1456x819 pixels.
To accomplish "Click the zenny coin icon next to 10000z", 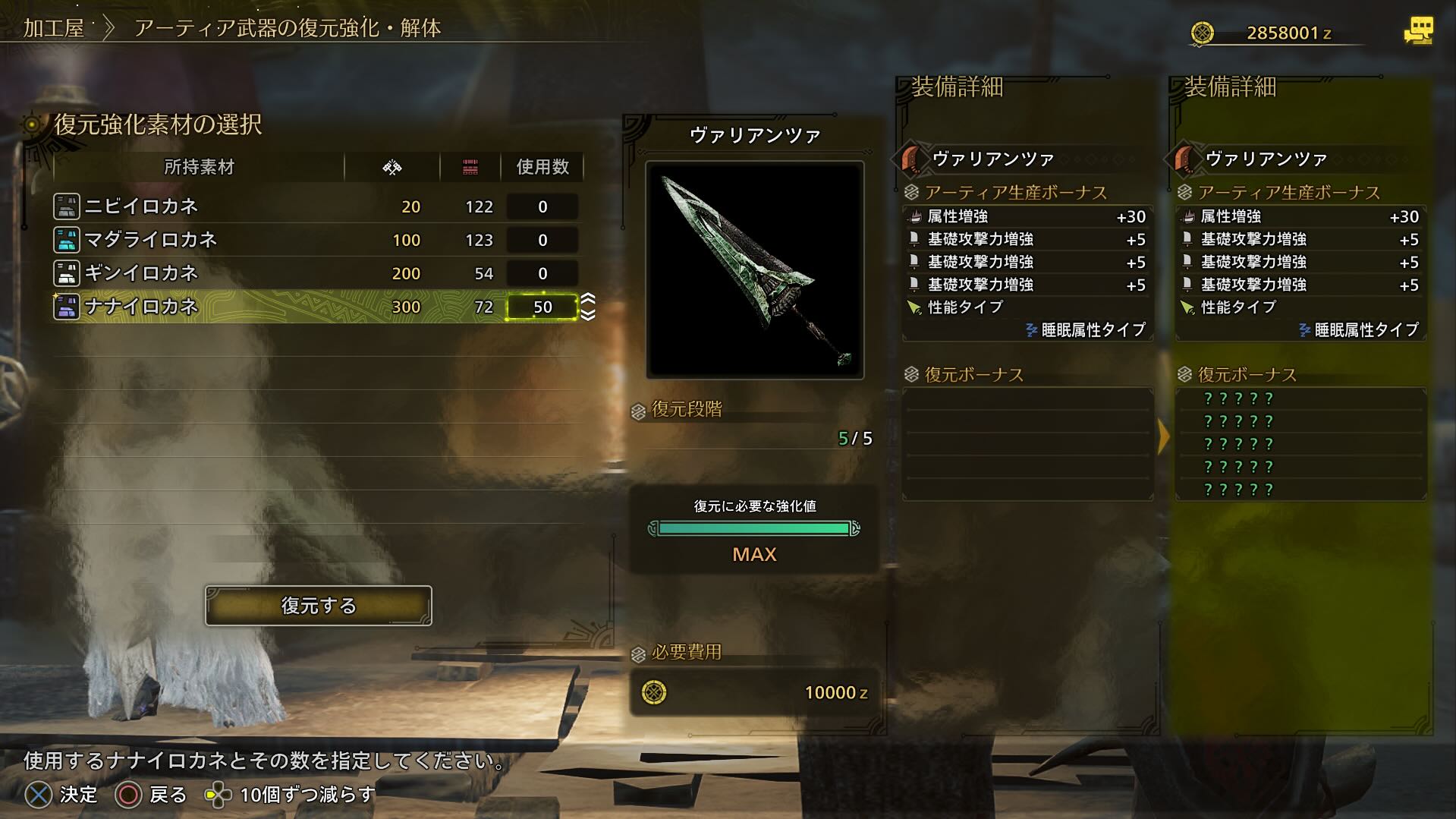I will 656,692.
